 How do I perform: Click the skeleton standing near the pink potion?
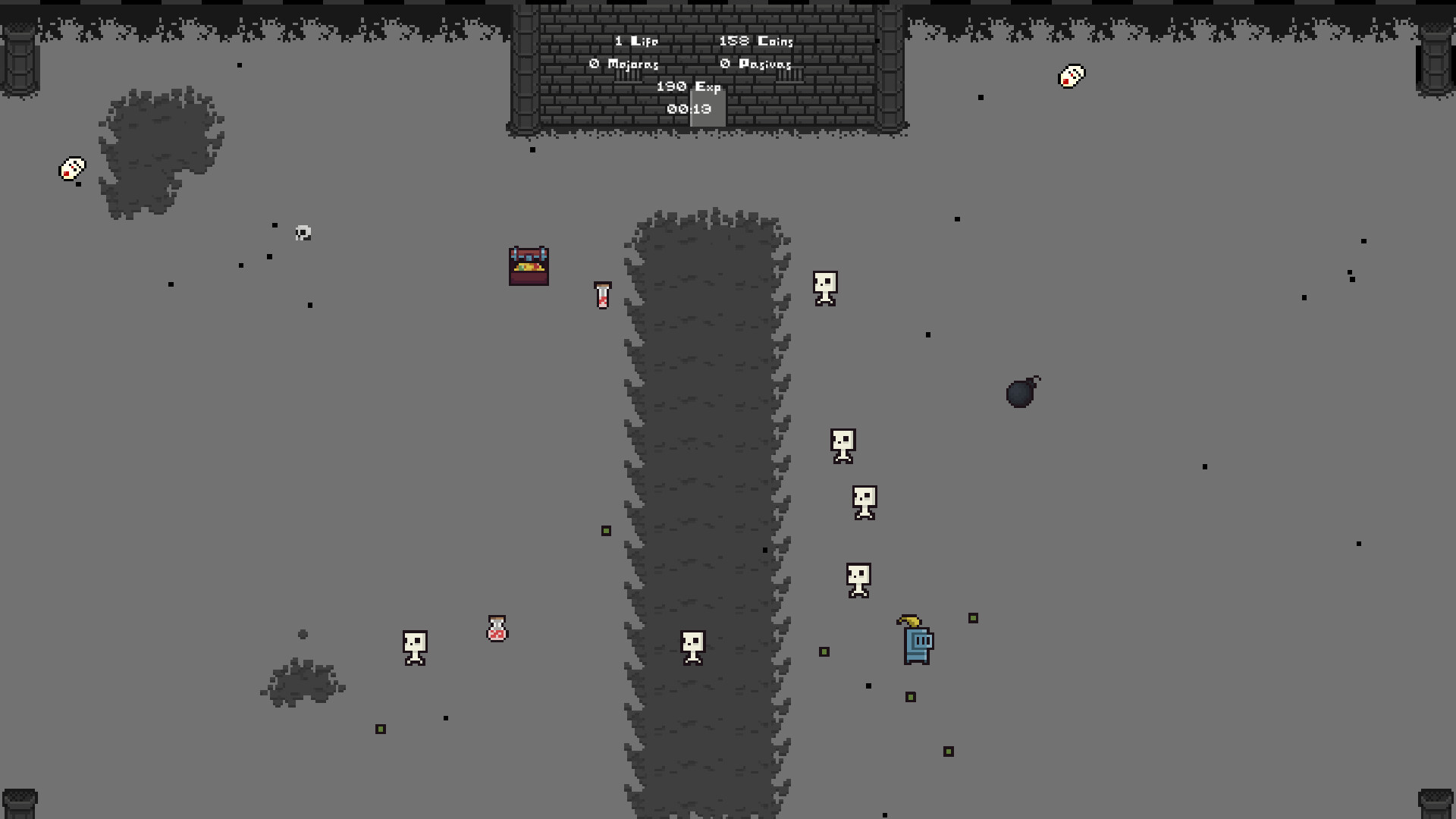coord(414,648)
